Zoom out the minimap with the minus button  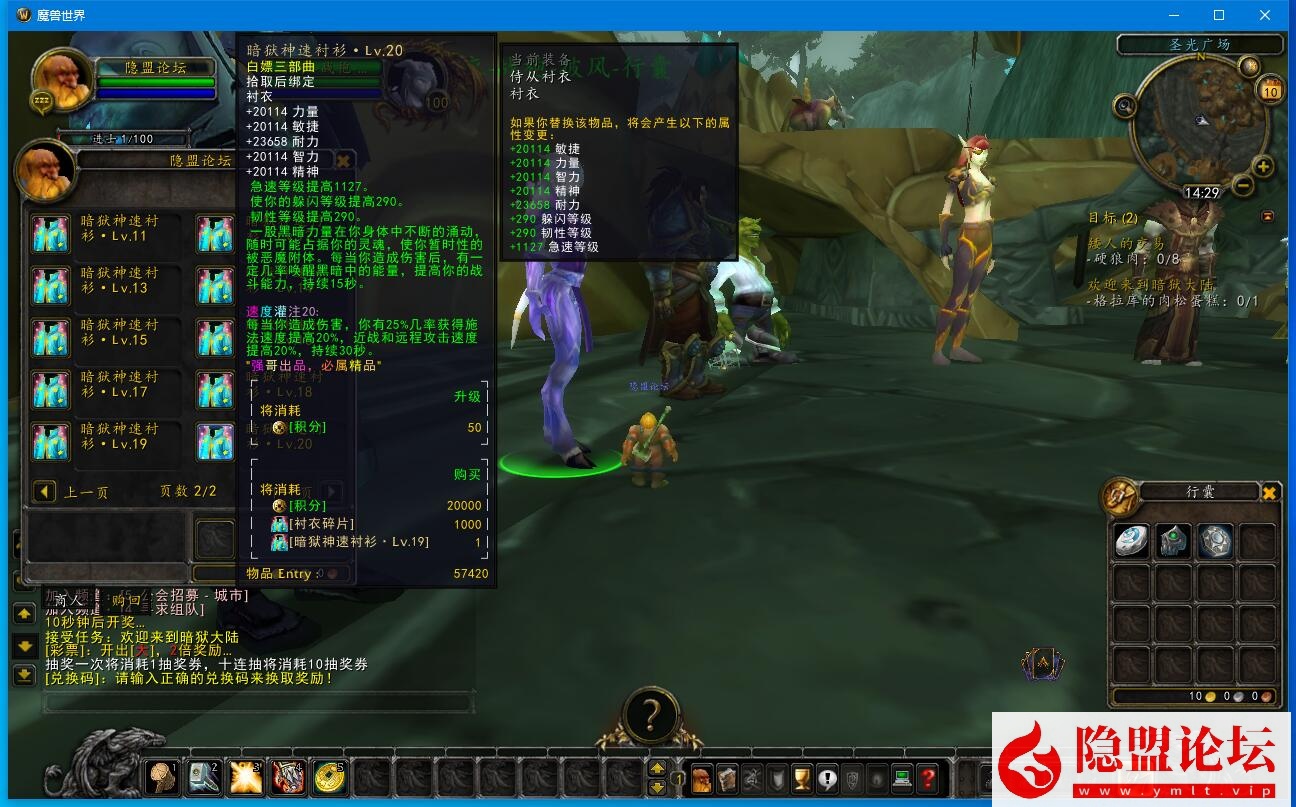(x=1243, y=185)
